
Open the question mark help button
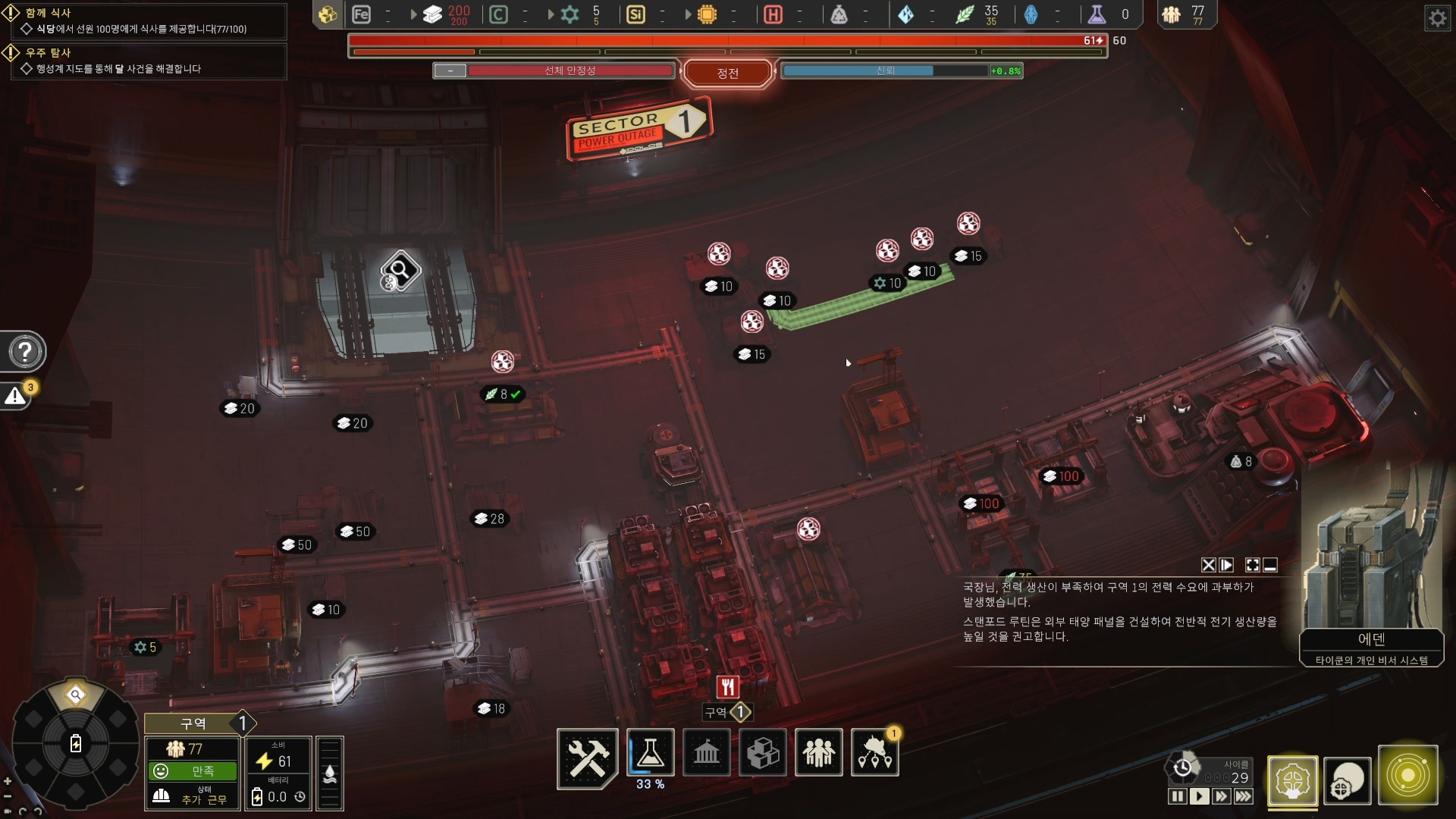[25, 352]
